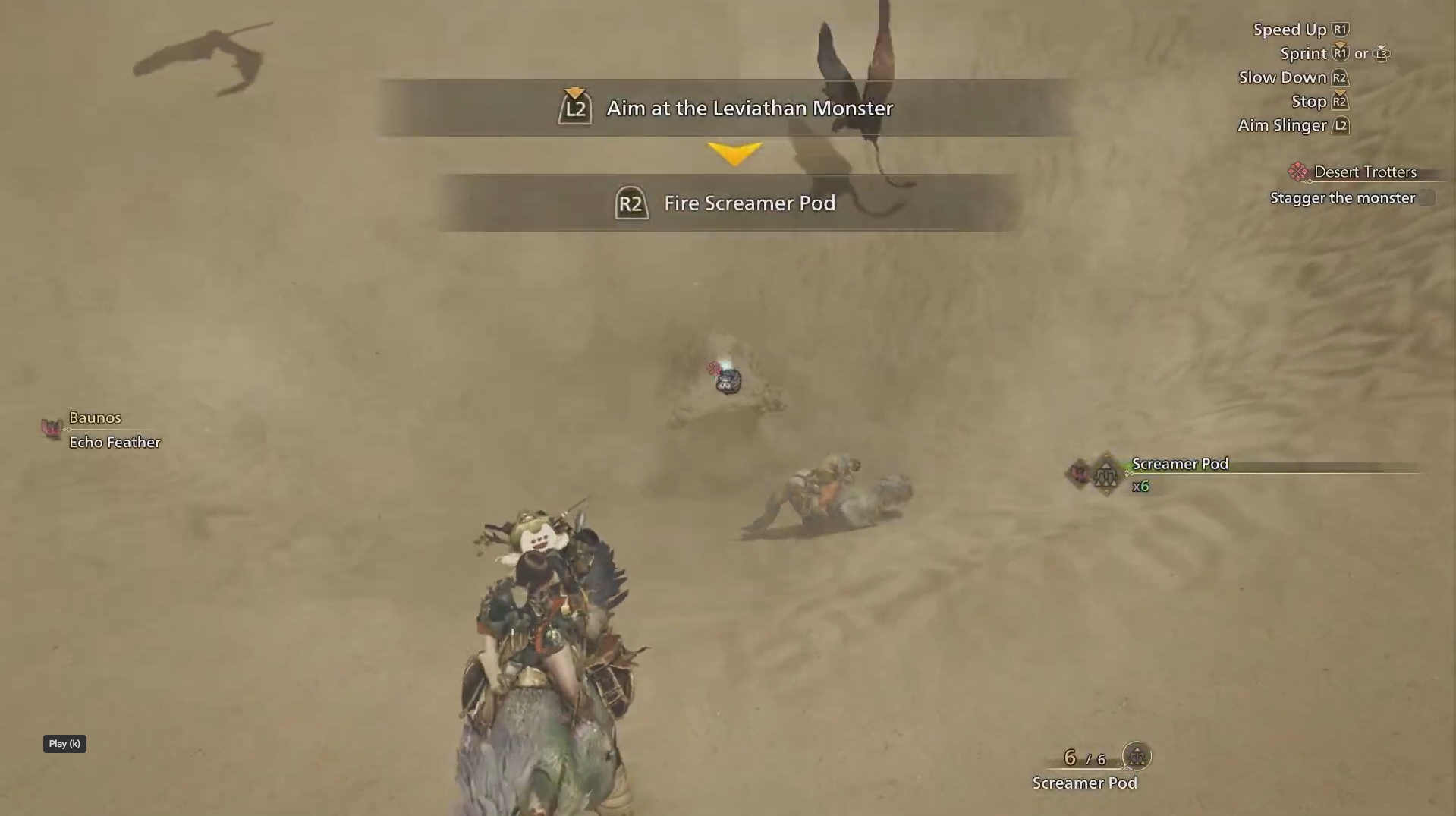This screenshot has height=816, width=1456.
Task: Click the R2 icon next to Slow Down
Action: (x=1340, y=77)
